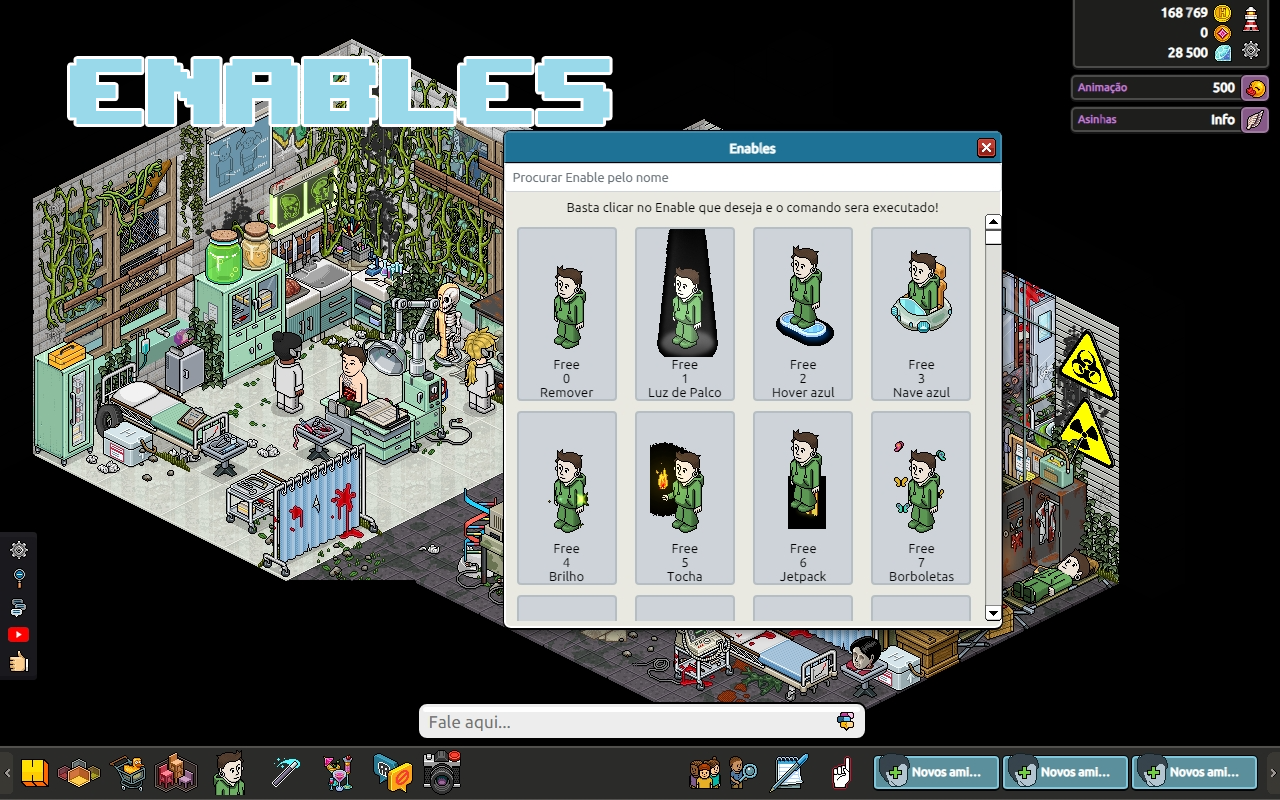Select the first Novos amigos friend bar
The image size is (1280, 800).
click(935, 772)
